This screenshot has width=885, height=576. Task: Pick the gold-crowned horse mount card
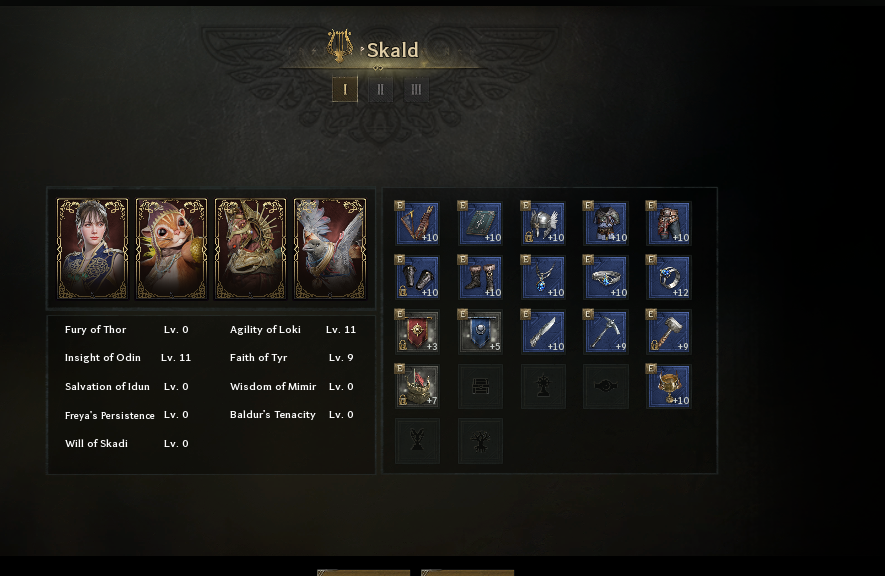tap(250, 248)
